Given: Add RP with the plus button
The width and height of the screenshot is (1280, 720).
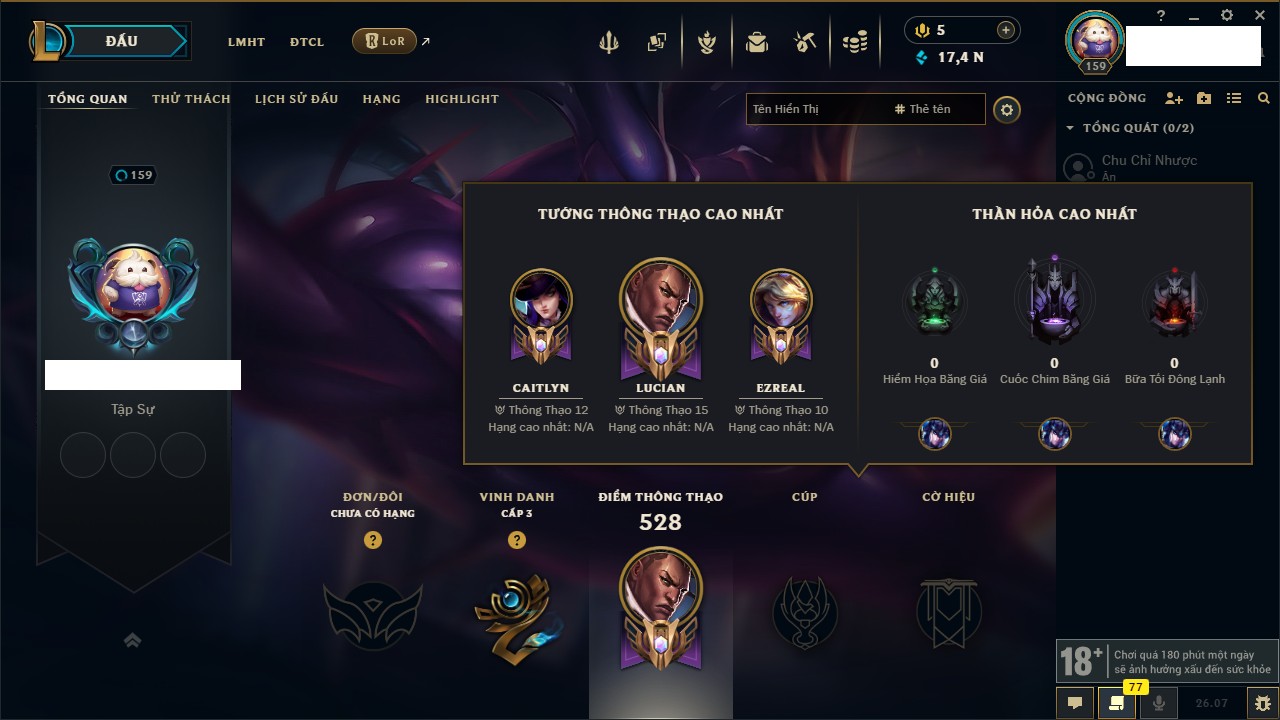Looking at the screenshot, I should 1005,30.
